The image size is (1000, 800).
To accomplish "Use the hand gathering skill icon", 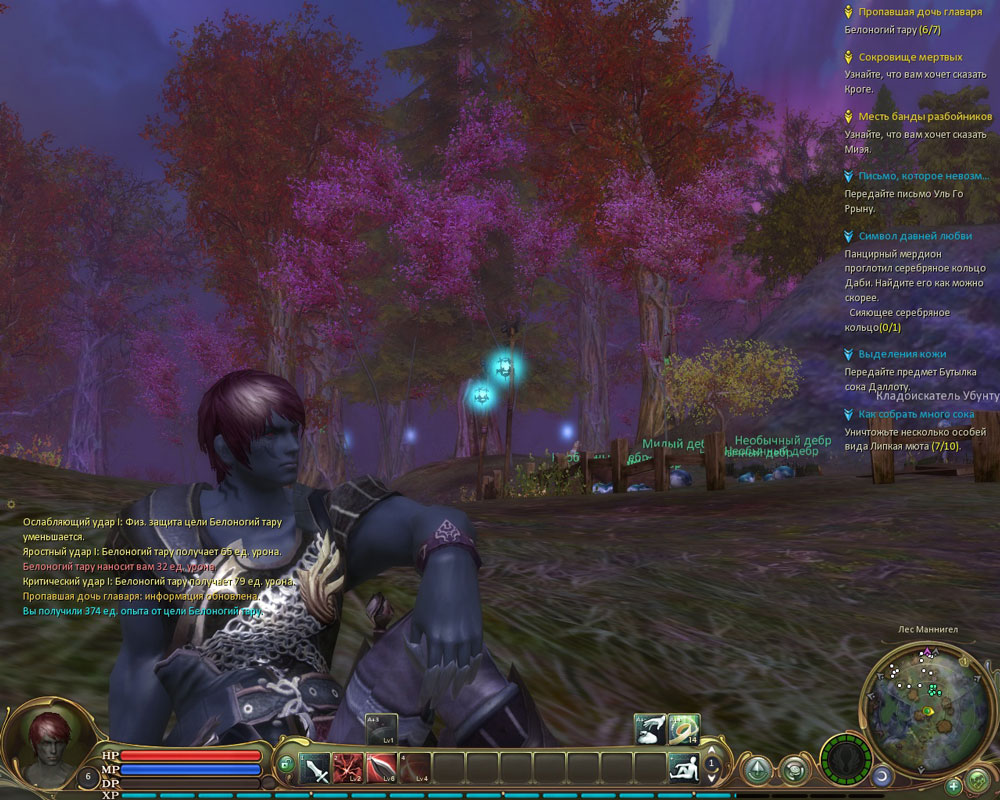I will click(x=650, y=729).
